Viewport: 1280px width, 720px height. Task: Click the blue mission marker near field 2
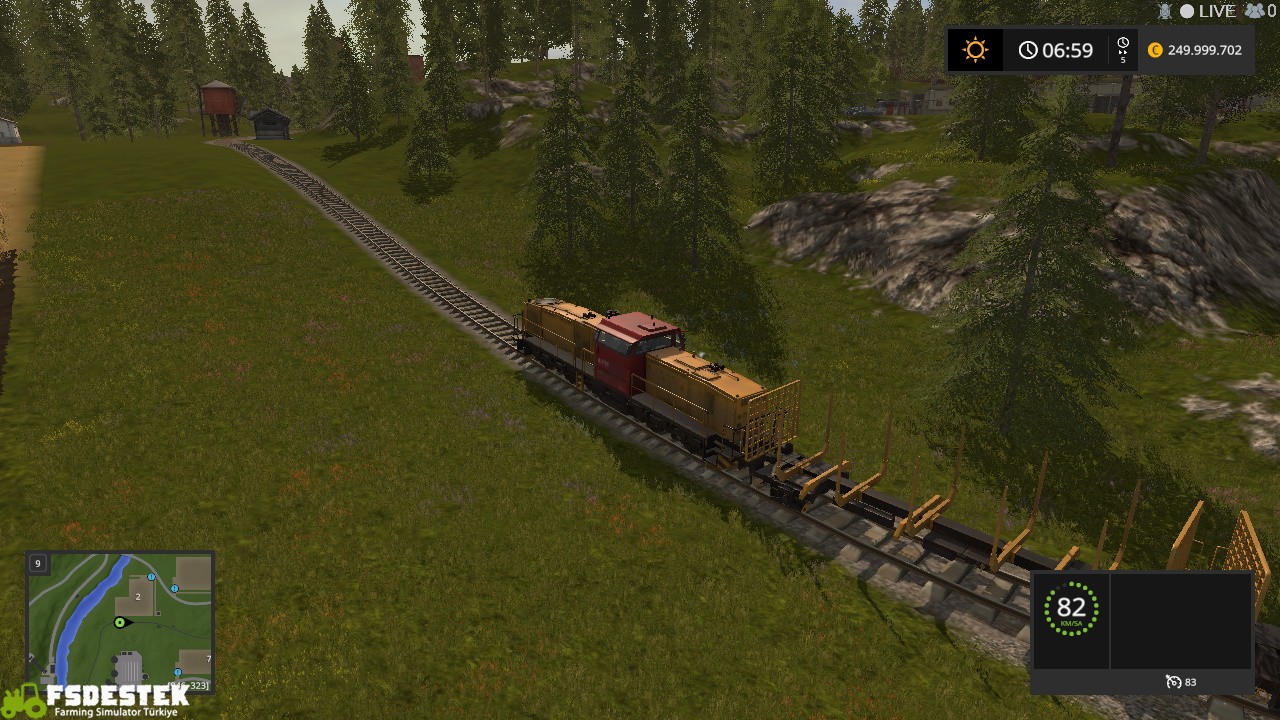150,577
